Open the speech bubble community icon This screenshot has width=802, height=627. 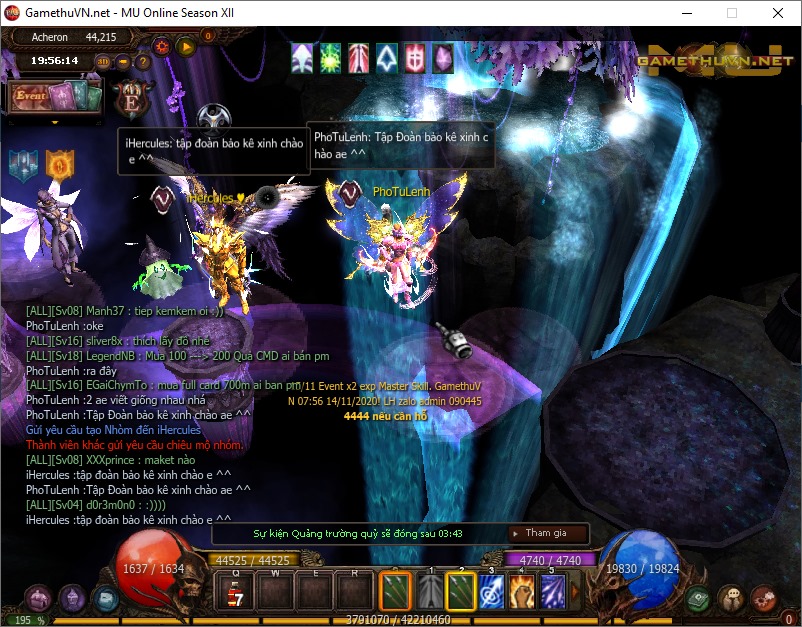(730, 598)
